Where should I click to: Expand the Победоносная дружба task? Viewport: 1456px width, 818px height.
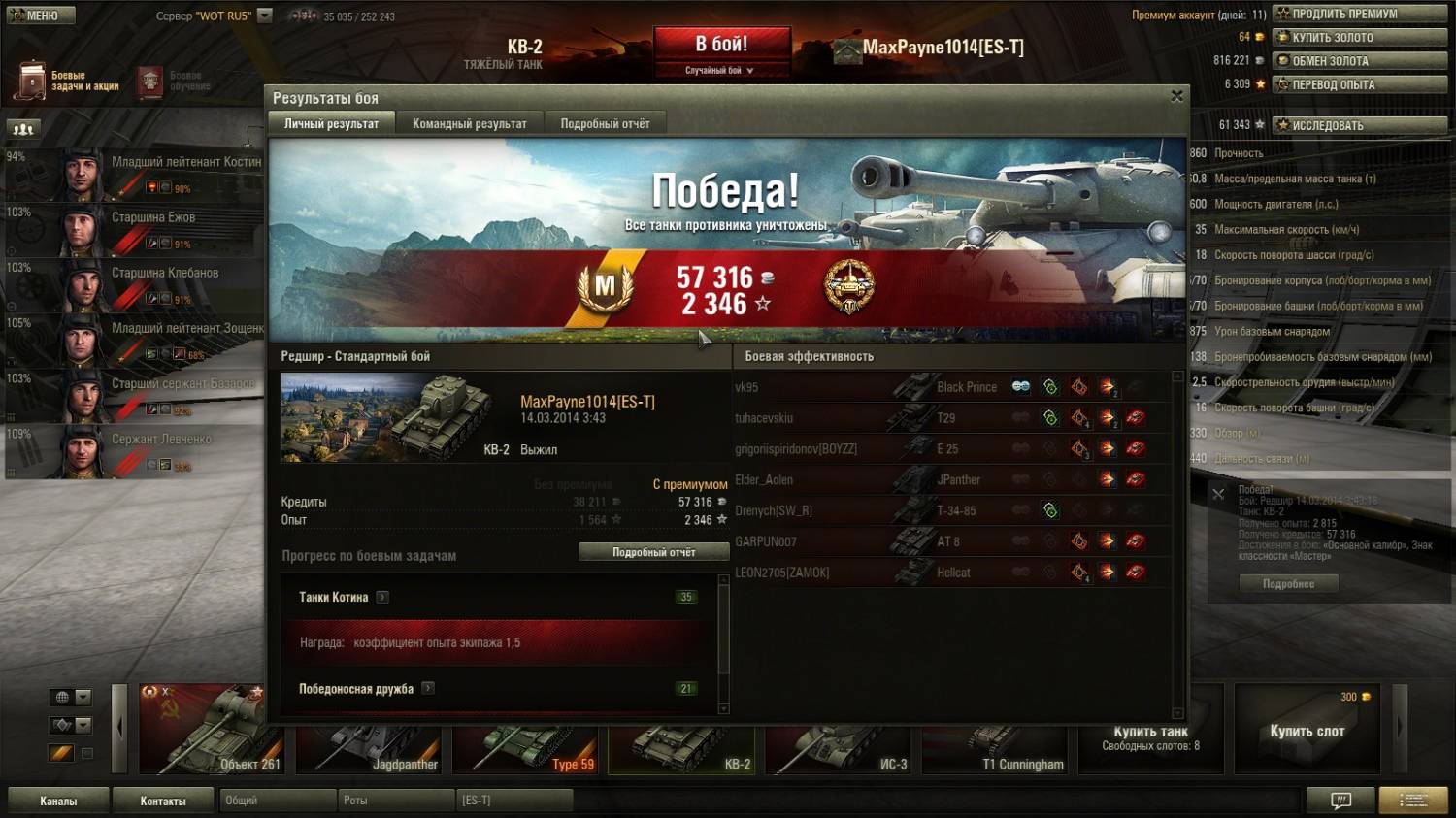(428, 688)
